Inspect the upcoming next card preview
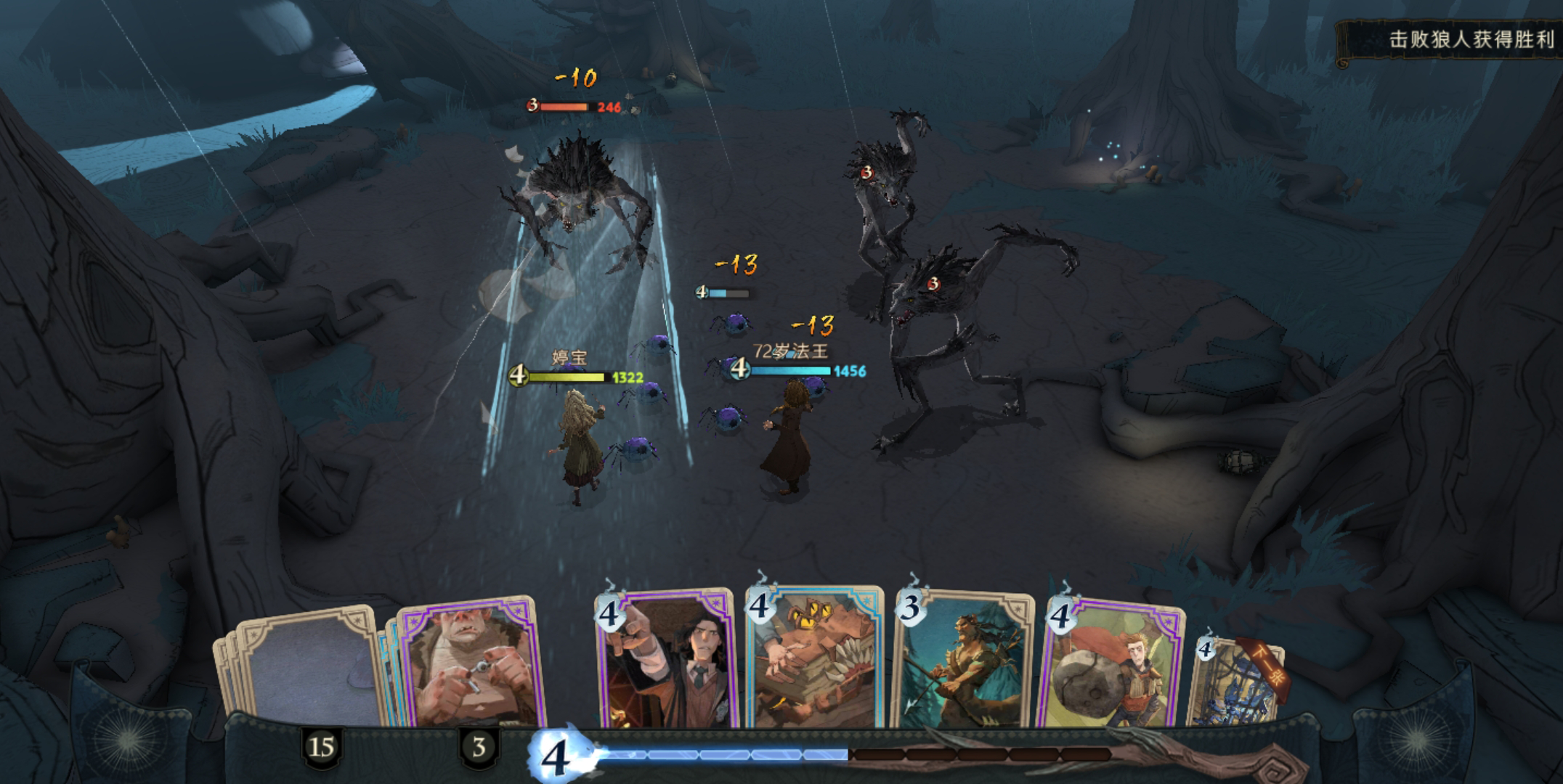 (1235, 682)
